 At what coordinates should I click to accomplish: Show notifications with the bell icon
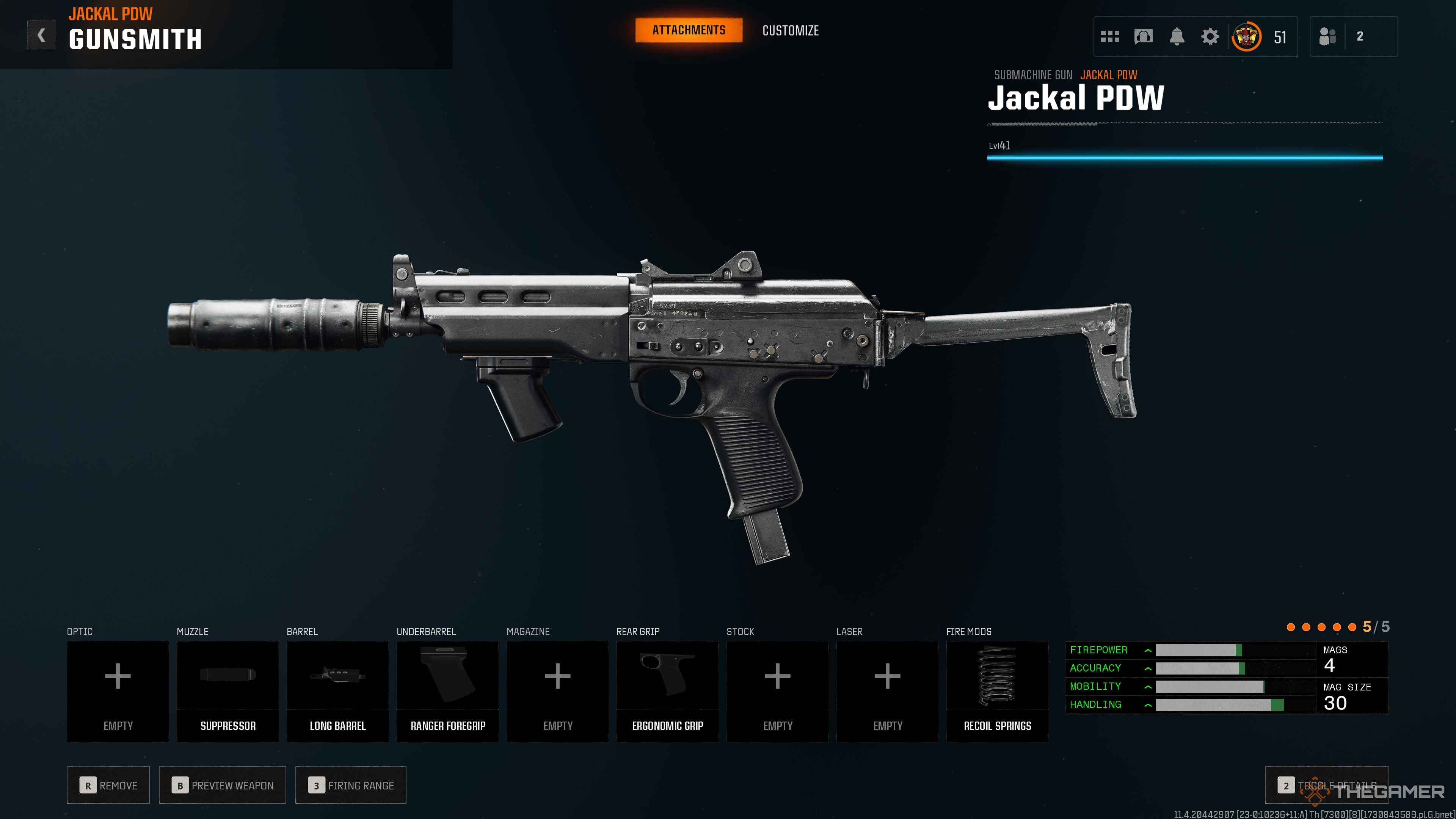tap(1177, 37)
